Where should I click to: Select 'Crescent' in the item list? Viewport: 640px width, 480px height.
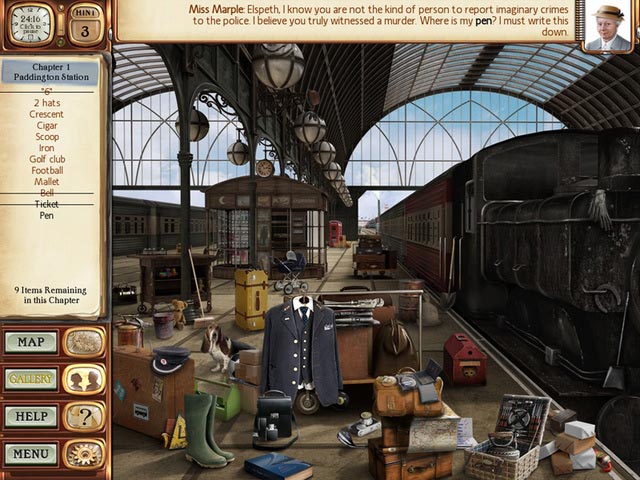47,114
